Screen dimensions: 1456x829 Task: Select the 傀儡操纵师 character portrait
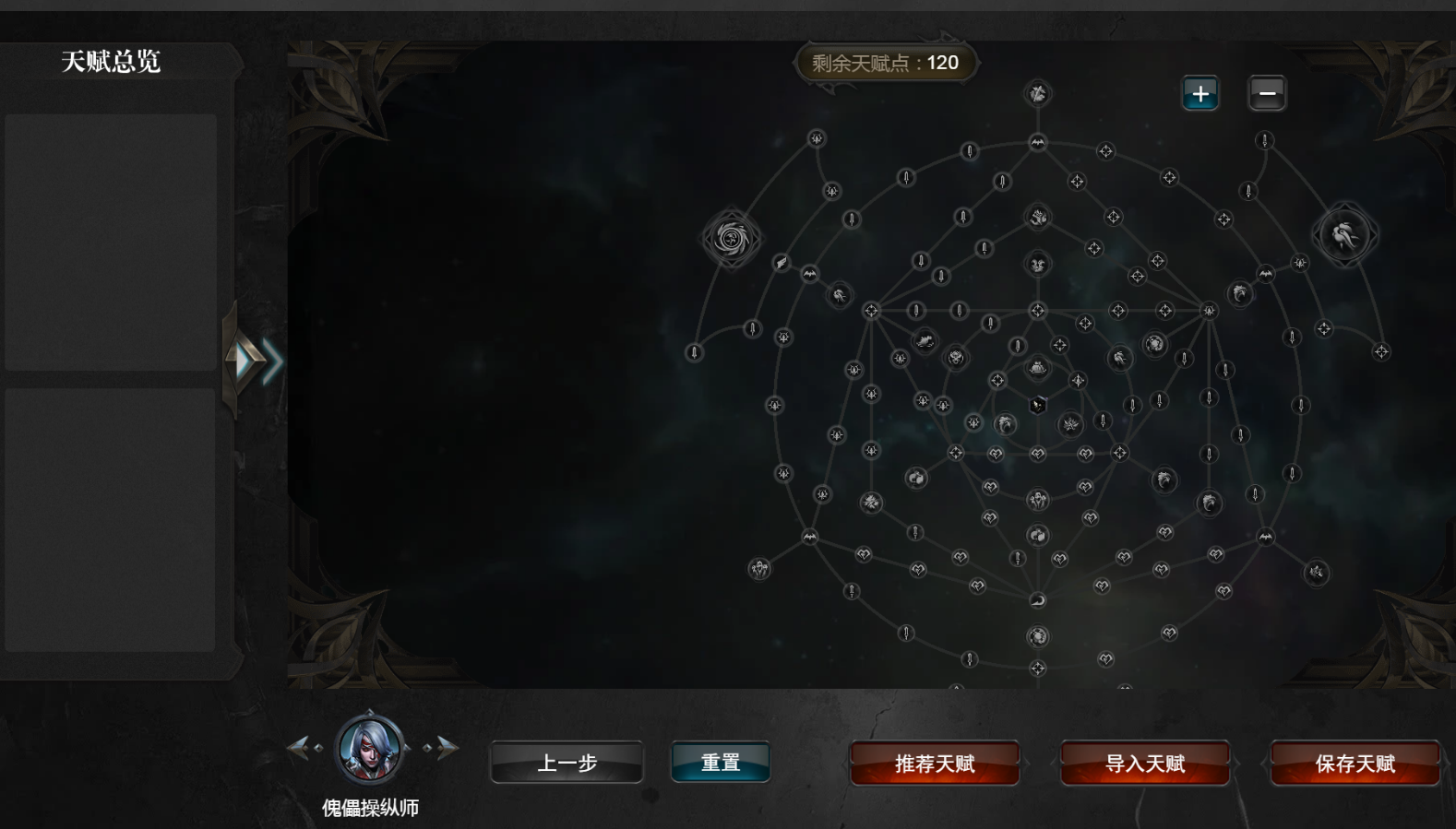[x=370, y=748]
